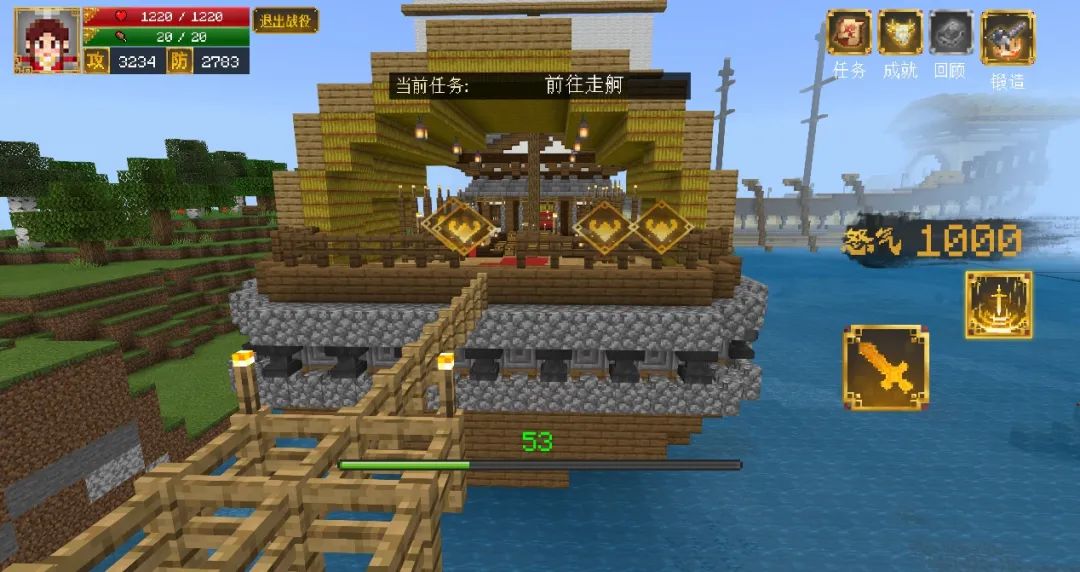Viewport: 1080px width, 572px height.
Task: Select the player character portrait
Action: (x=47, y=41)
